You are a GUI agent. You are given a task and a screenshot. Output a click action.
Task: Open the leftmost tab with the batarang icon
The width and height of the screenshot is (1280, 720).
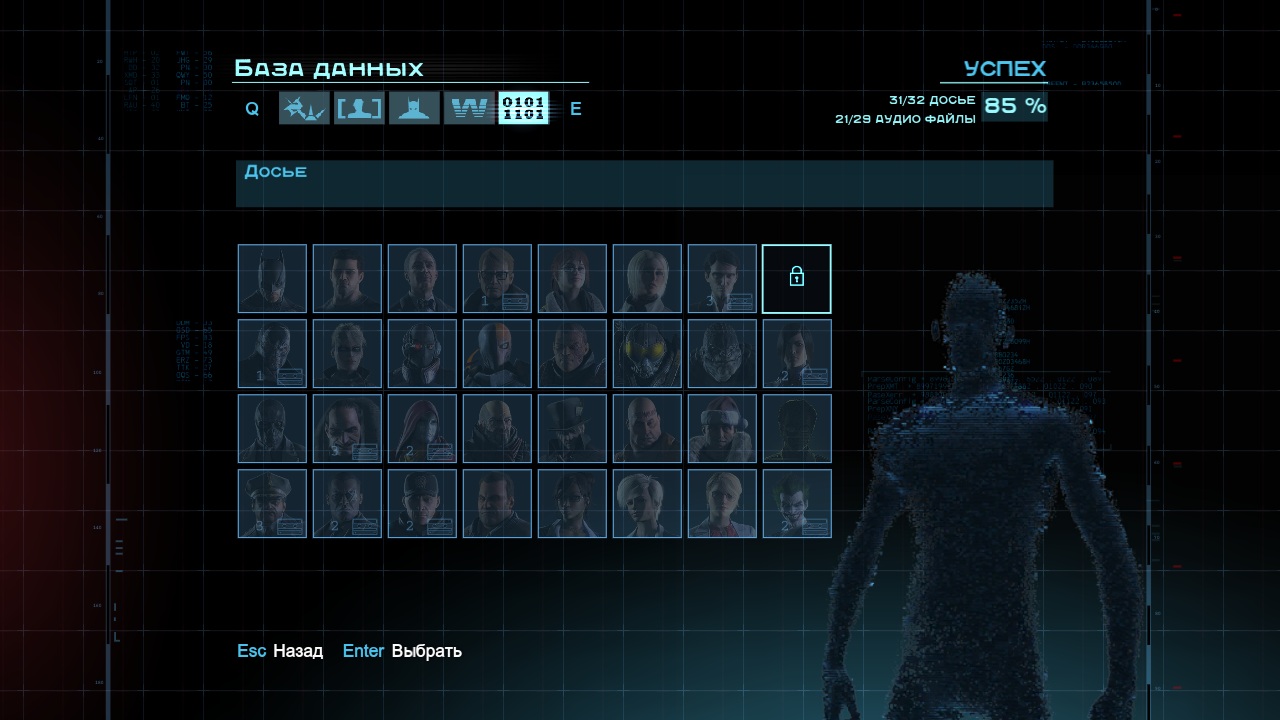point(304,108)
